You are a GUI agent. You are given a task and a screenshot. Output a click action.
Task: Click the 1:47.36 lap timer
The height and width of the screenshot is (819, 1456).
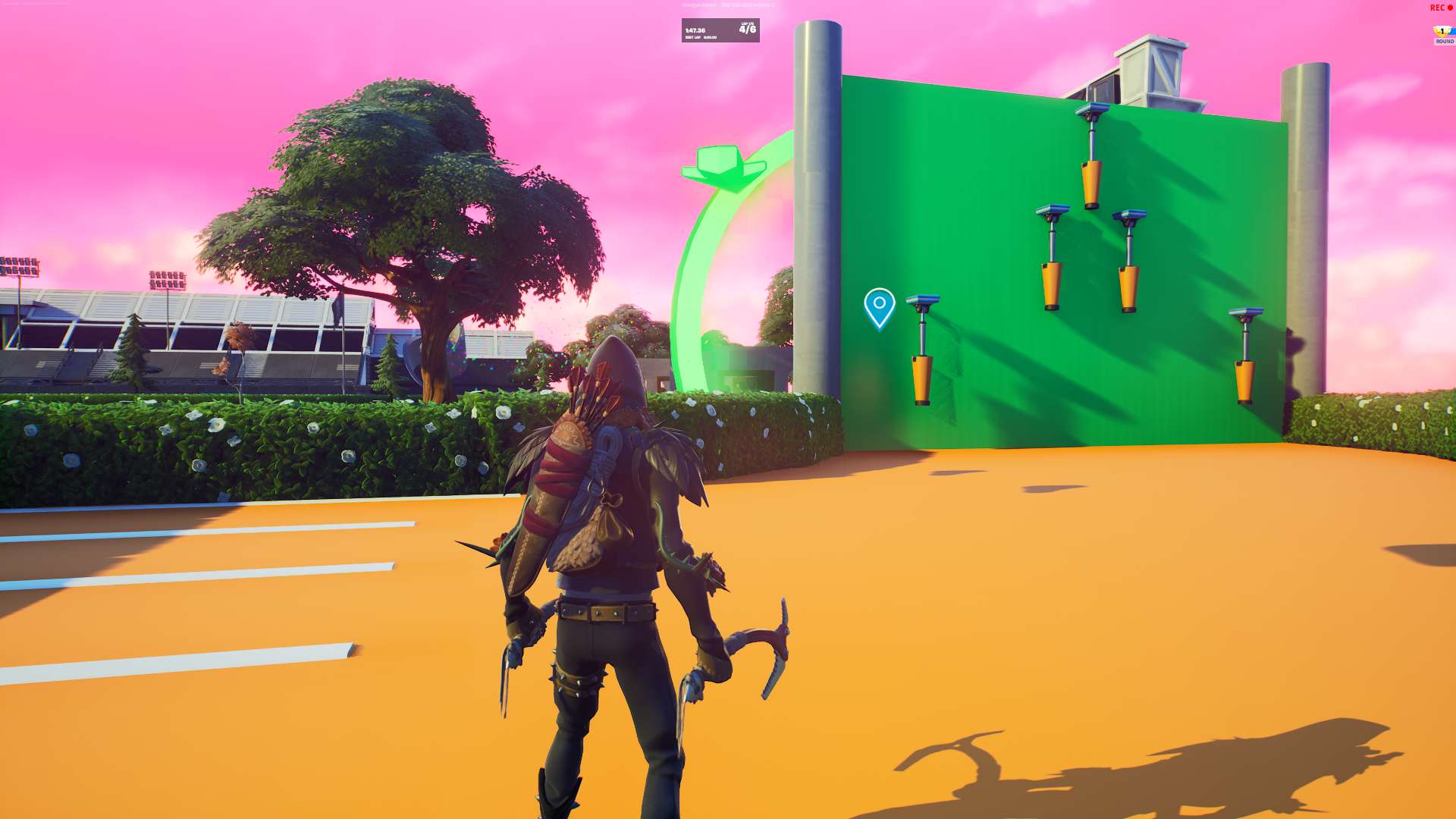[694, 30]
